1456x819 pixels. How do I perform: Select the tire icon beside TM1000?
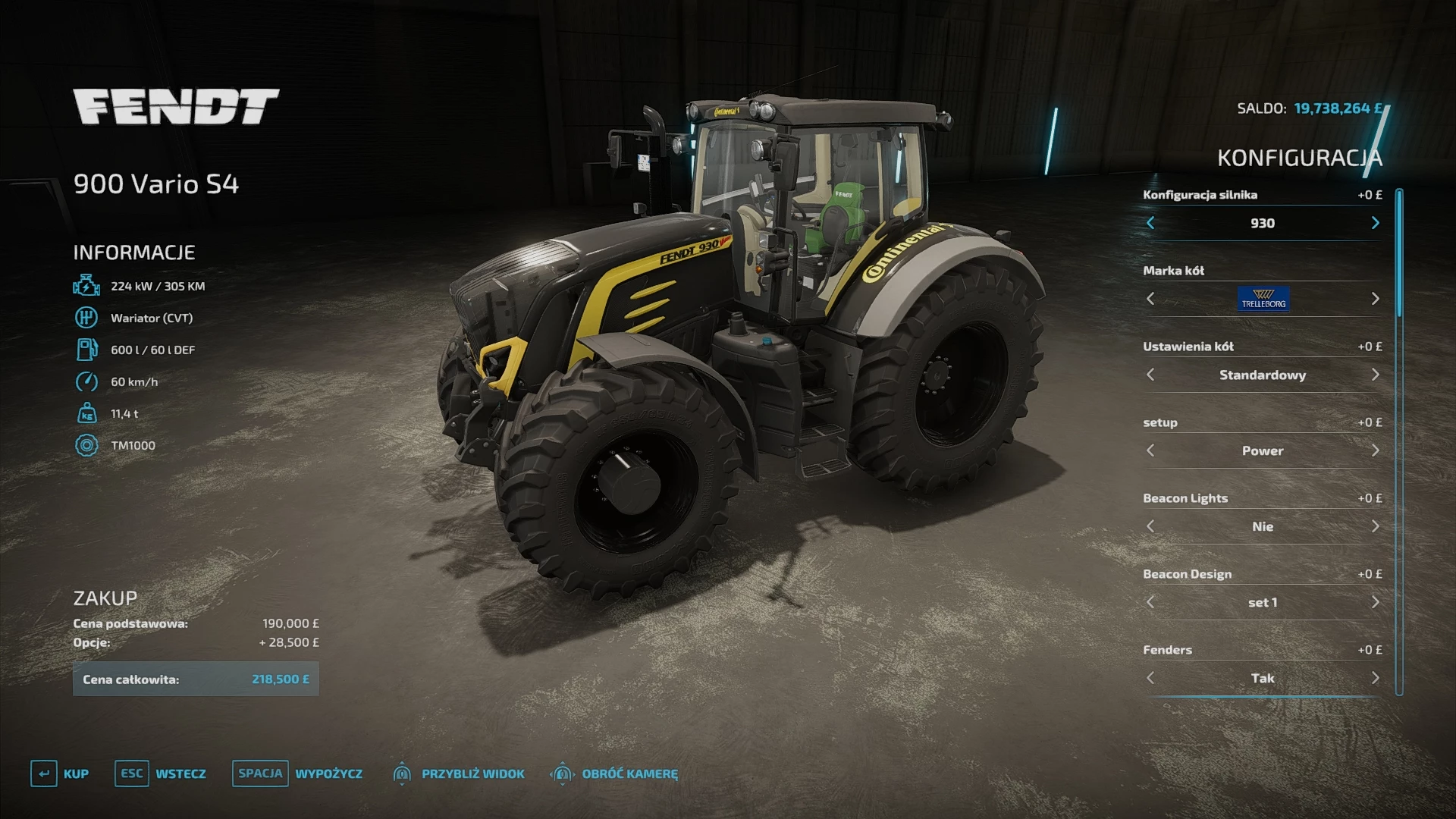click(x=86, y=445)
